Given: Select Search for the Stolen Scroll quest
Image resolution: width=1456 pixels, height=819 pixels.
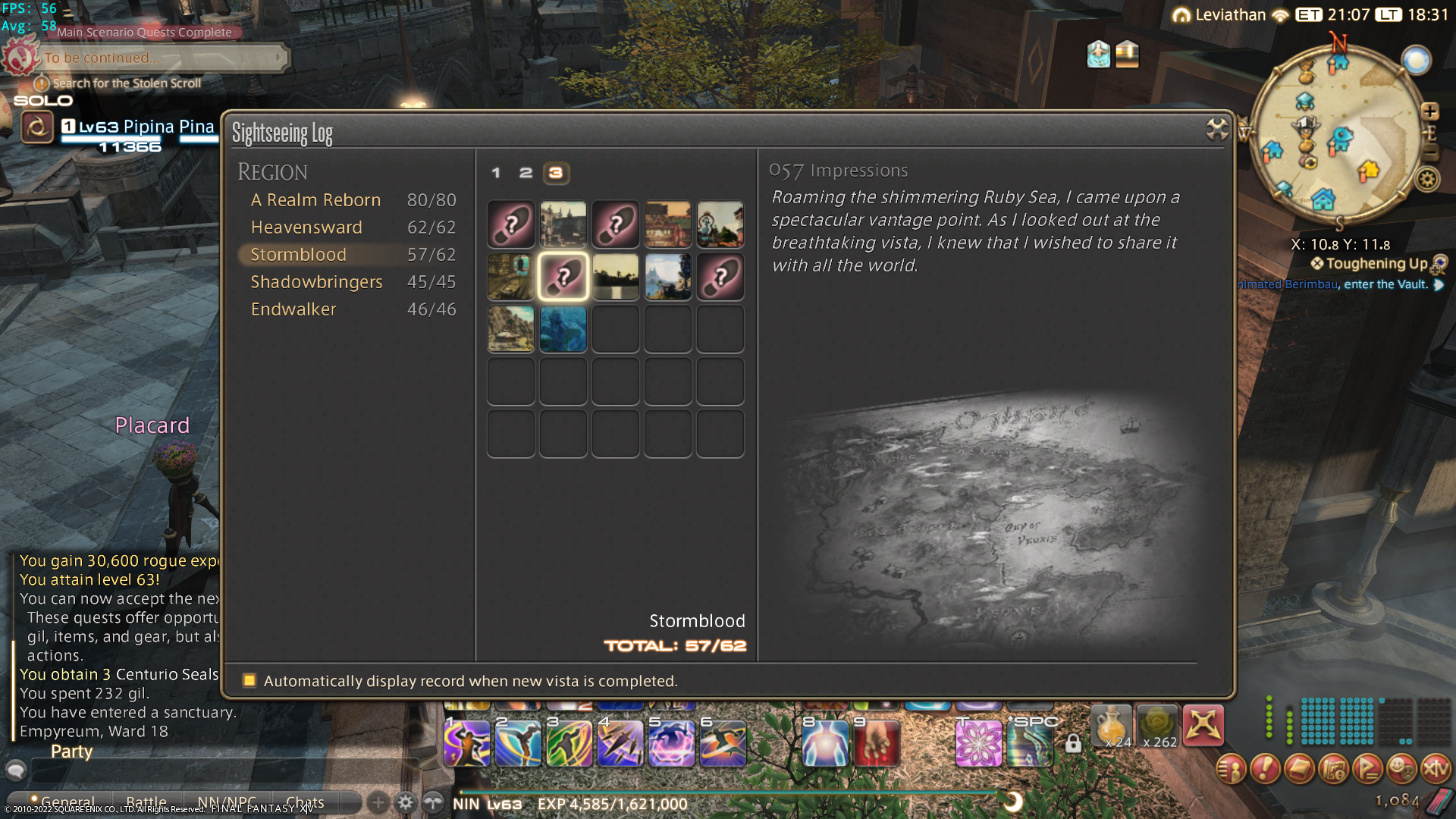Looking at the screenshot, I should click(x=127, y=83).
